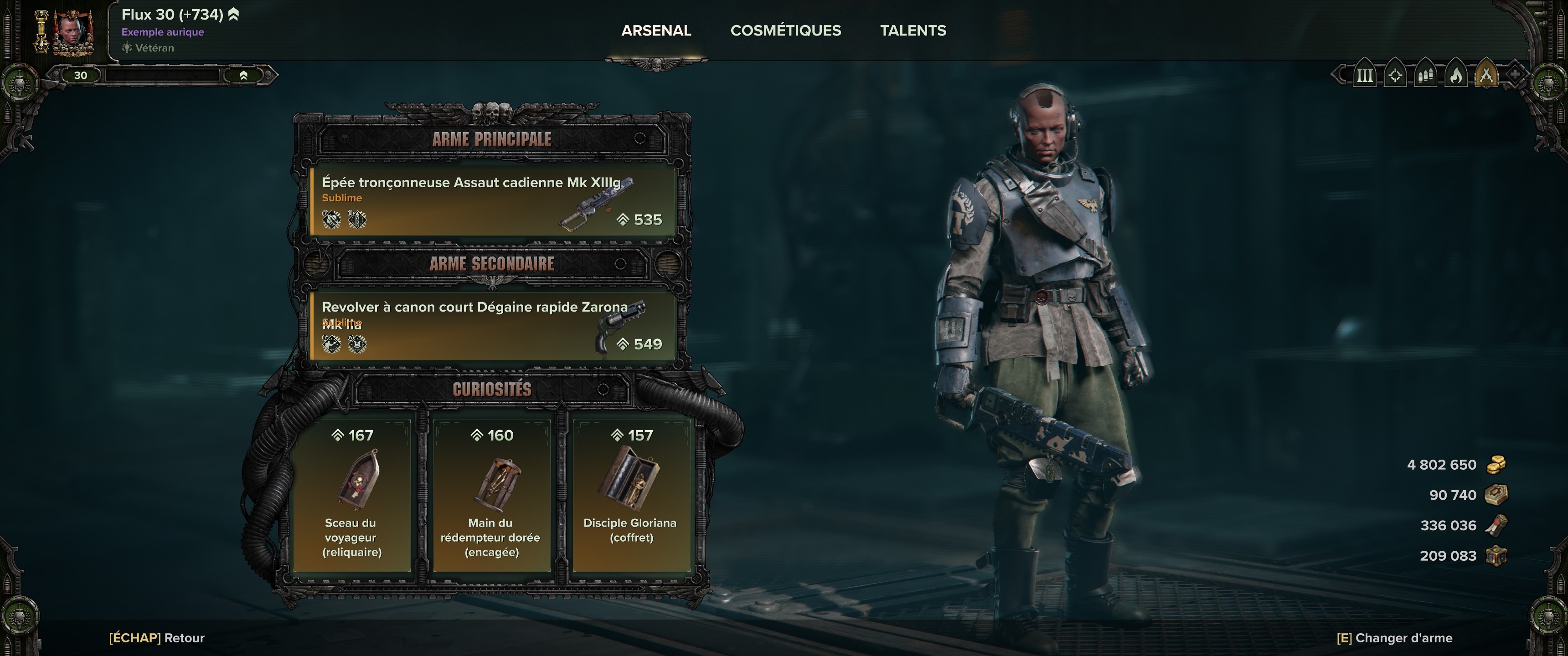Select the crossed swords loadout preset

(x=1486, y=76)
